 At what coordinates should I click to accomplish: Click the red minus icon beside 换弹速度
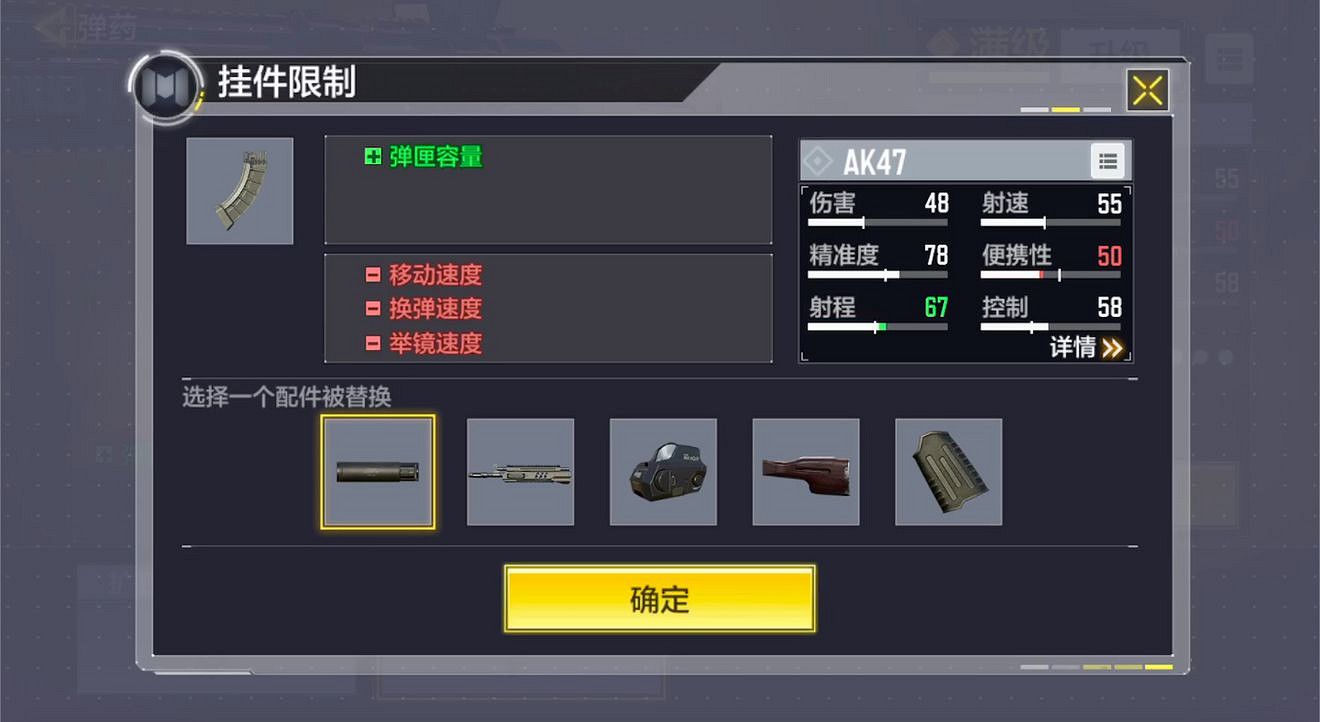[x=373, y=309]
